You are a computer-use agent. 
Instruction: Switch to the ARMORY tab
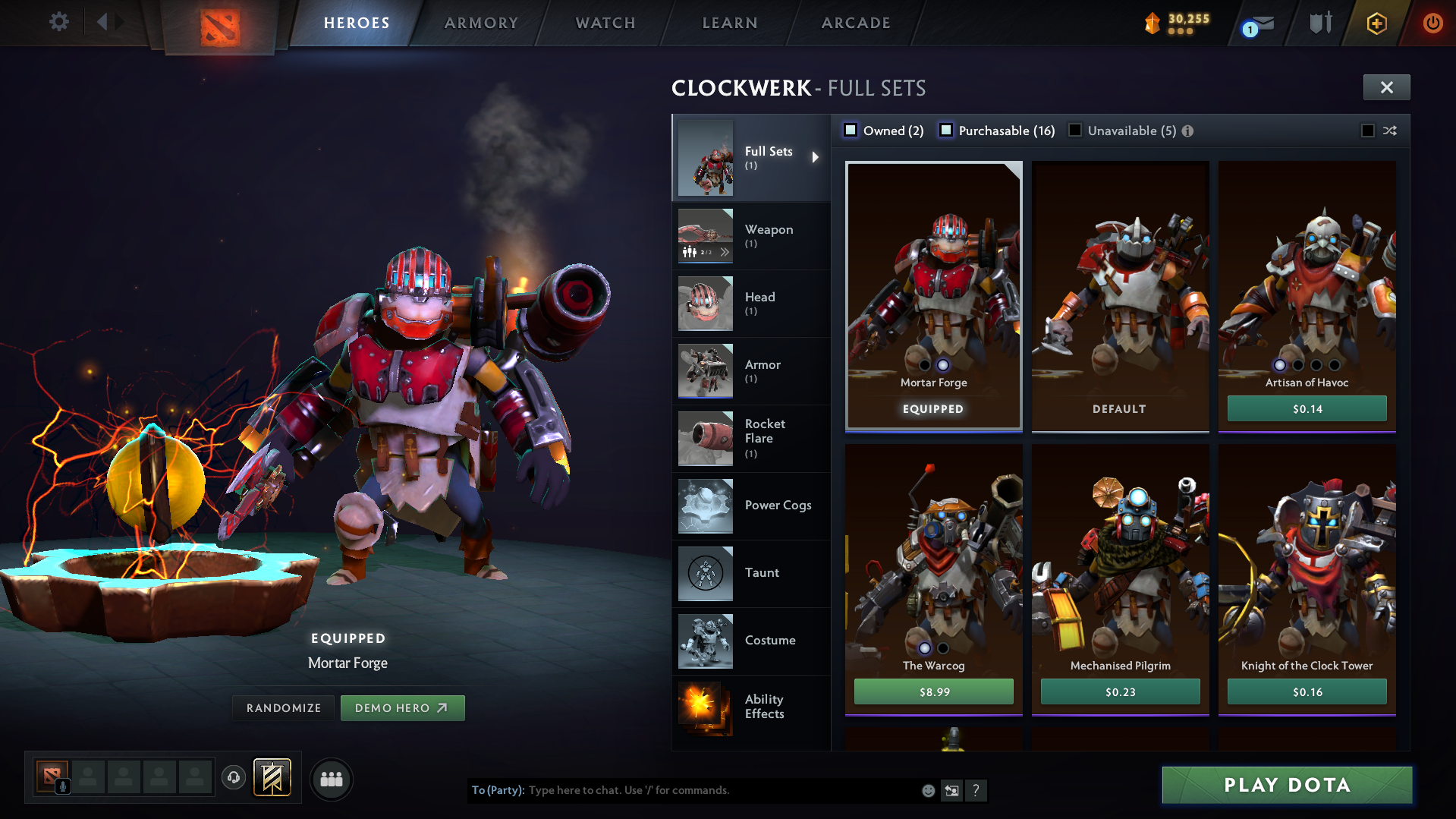click(x=481, y=23)
